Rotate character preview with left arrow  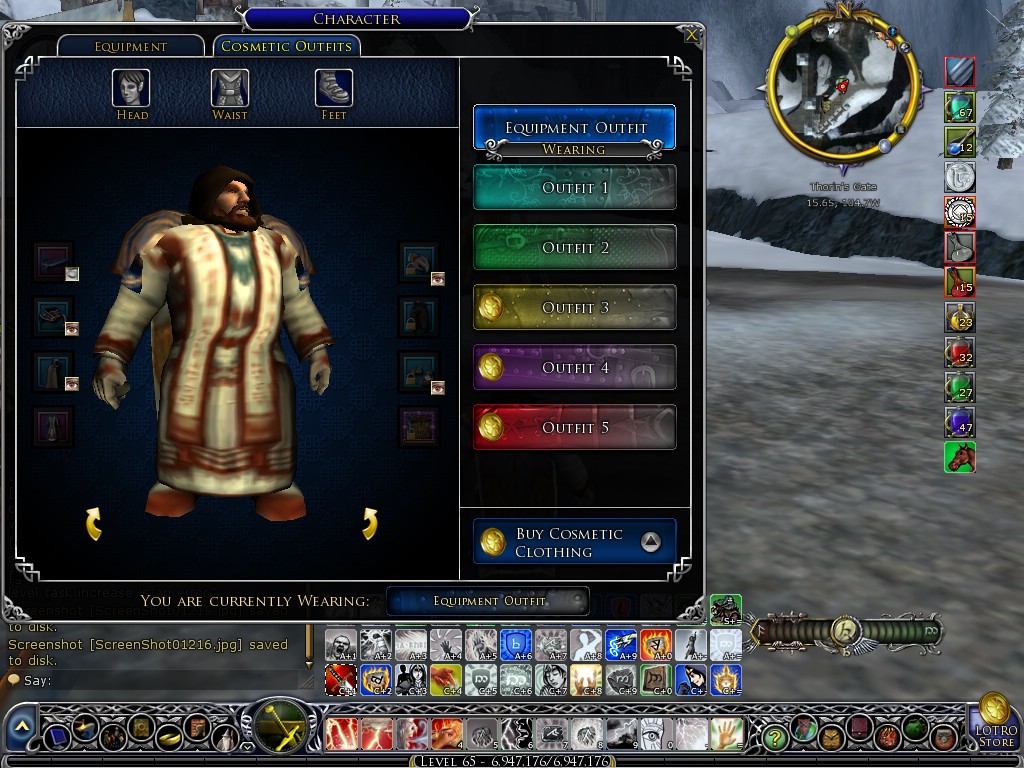tap(94, 522)
